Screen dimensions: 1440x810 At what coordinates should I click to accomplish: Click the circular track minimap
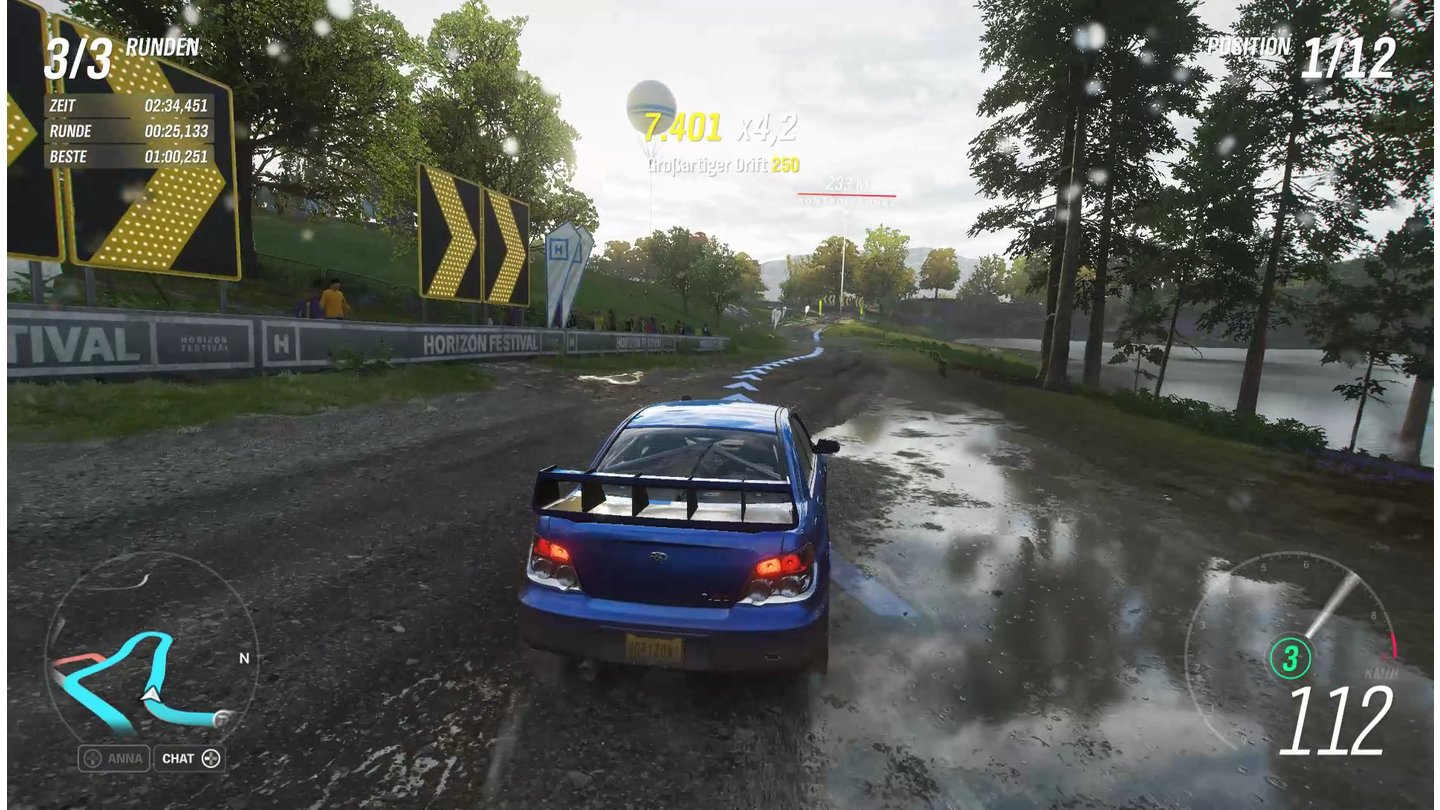tap(150, 650)
